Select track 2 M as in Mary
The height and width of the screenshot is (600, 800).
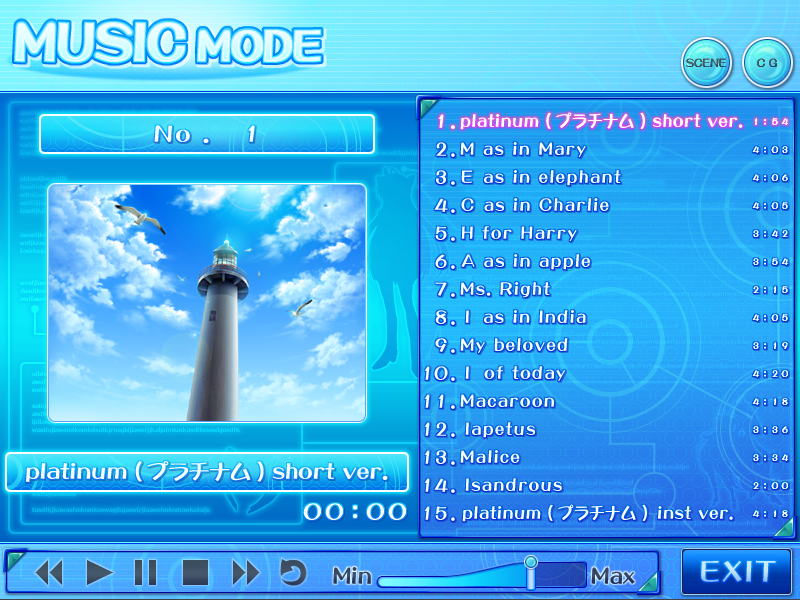(x=511, y=150)
